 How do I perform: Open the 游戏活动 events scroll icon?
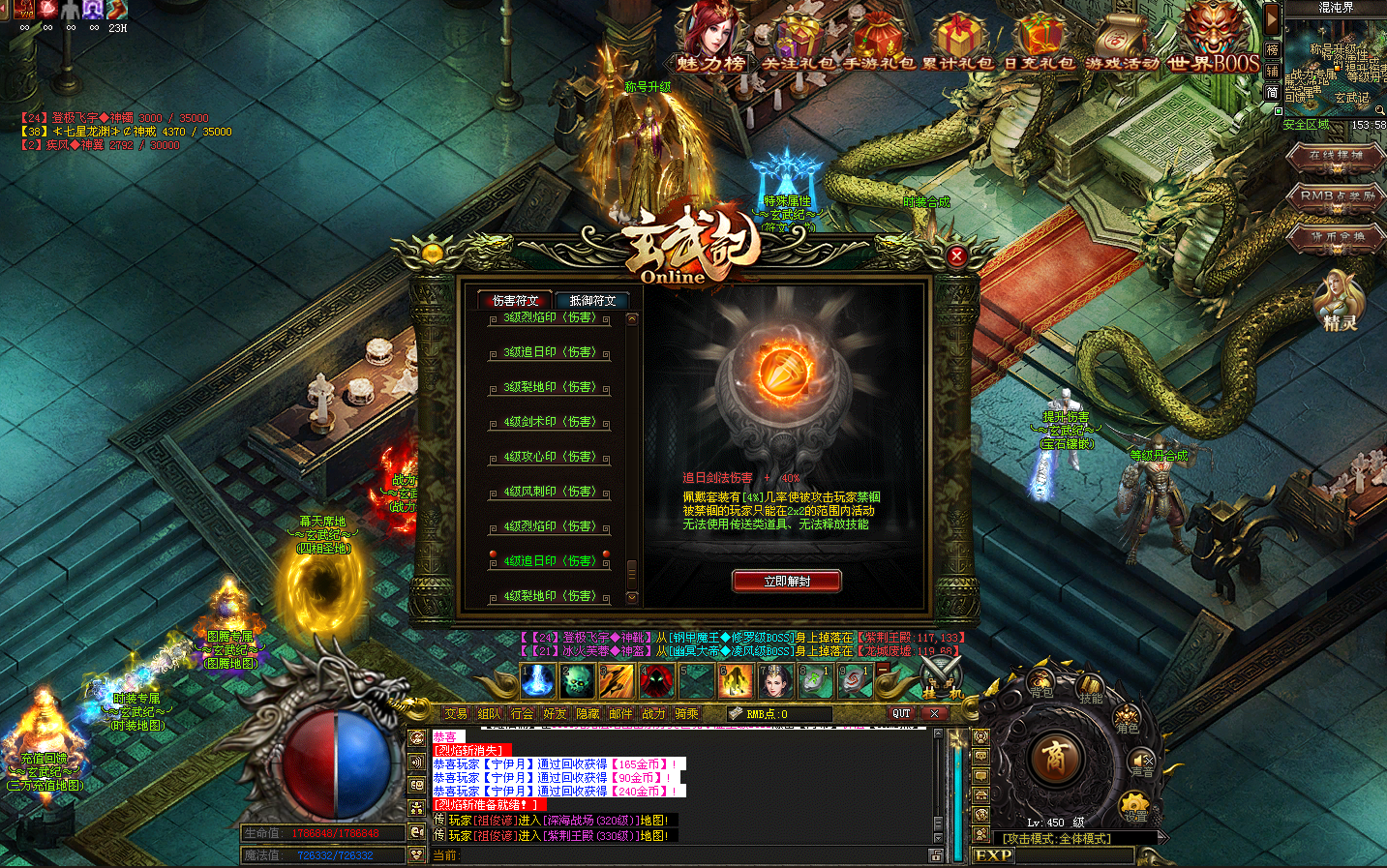point(1122,44)
